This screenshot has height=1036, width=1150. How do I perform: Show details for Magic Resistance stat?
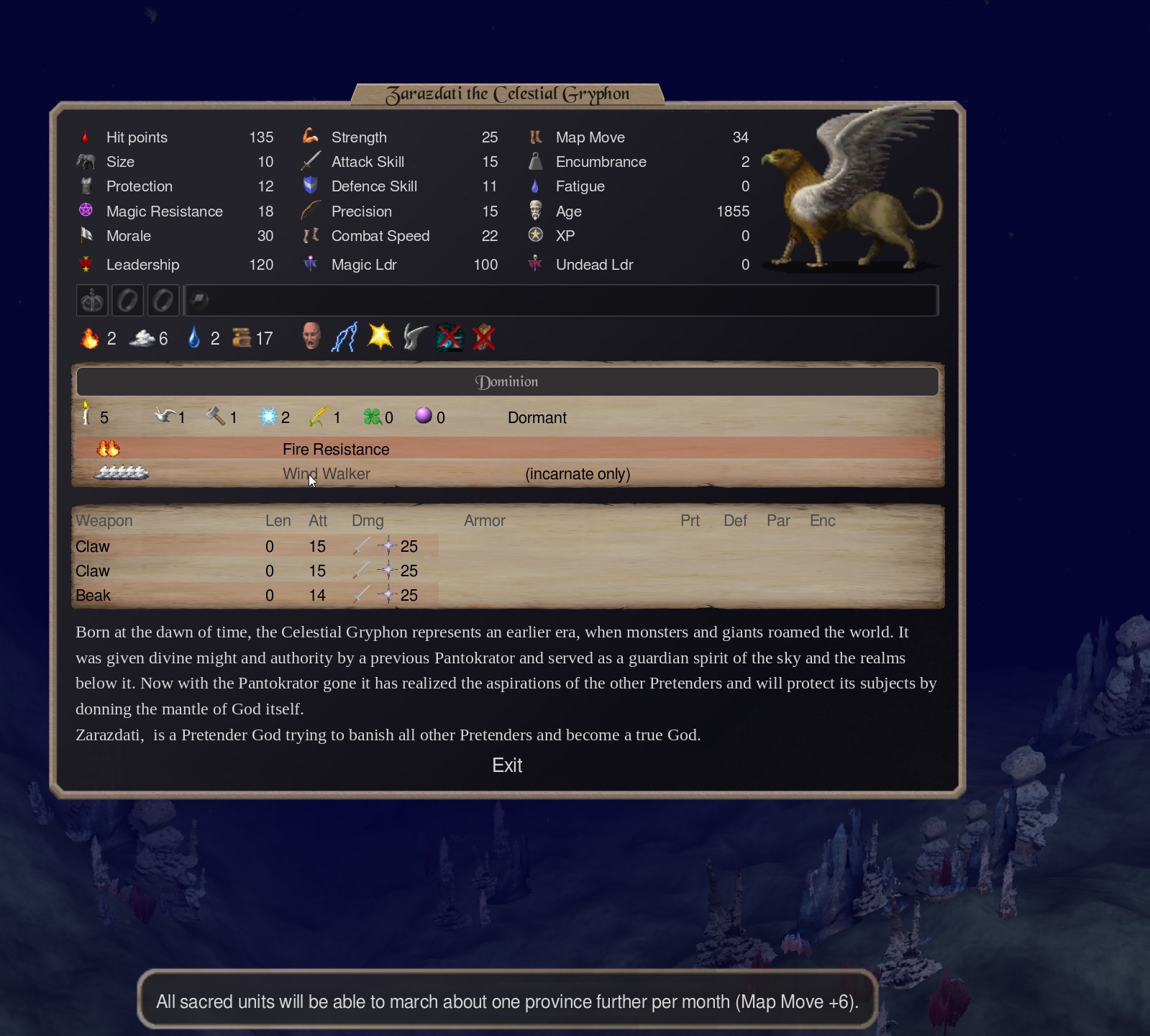tap(164, 212)
